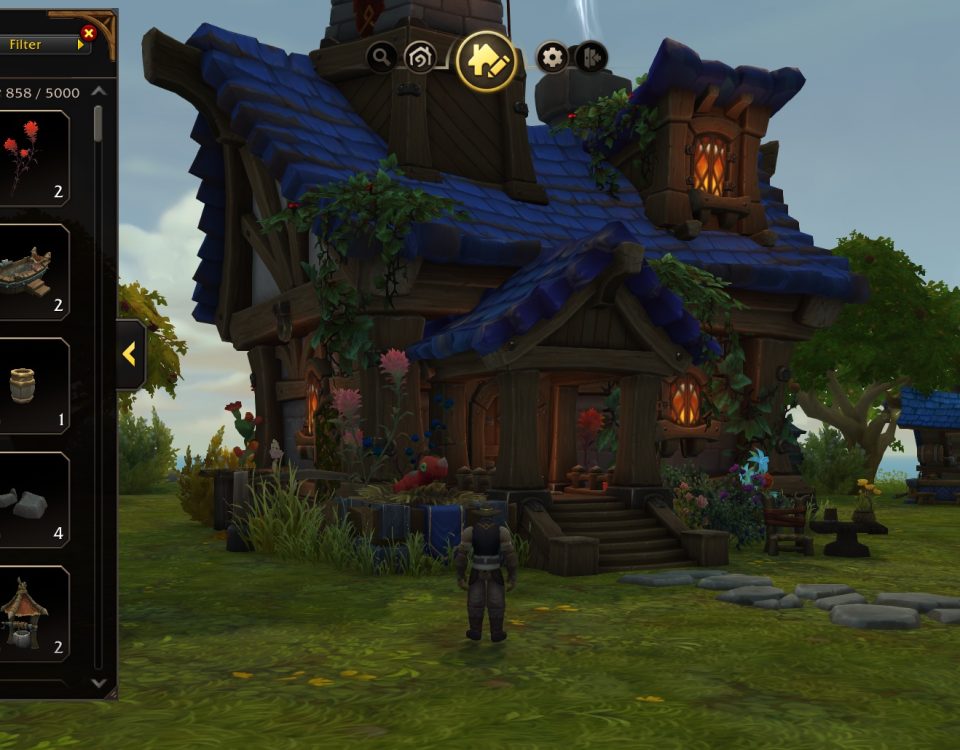Click the exit door icon
960x750 pixels.
tap(591, 57)
